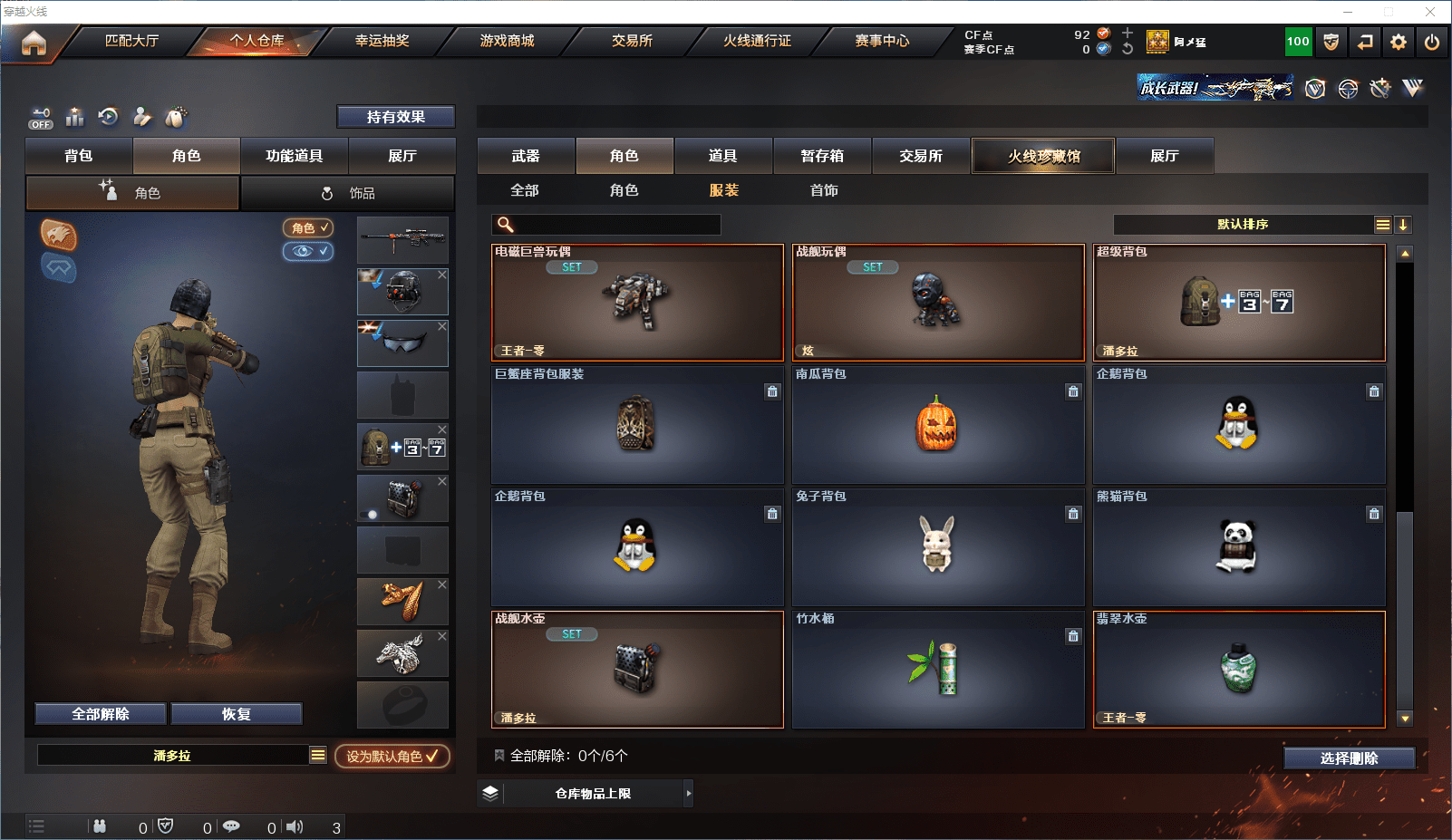The height and width of the screenshot is (840, 1452).
Task: Click the 持有效果 button
Action: (396, 117)
